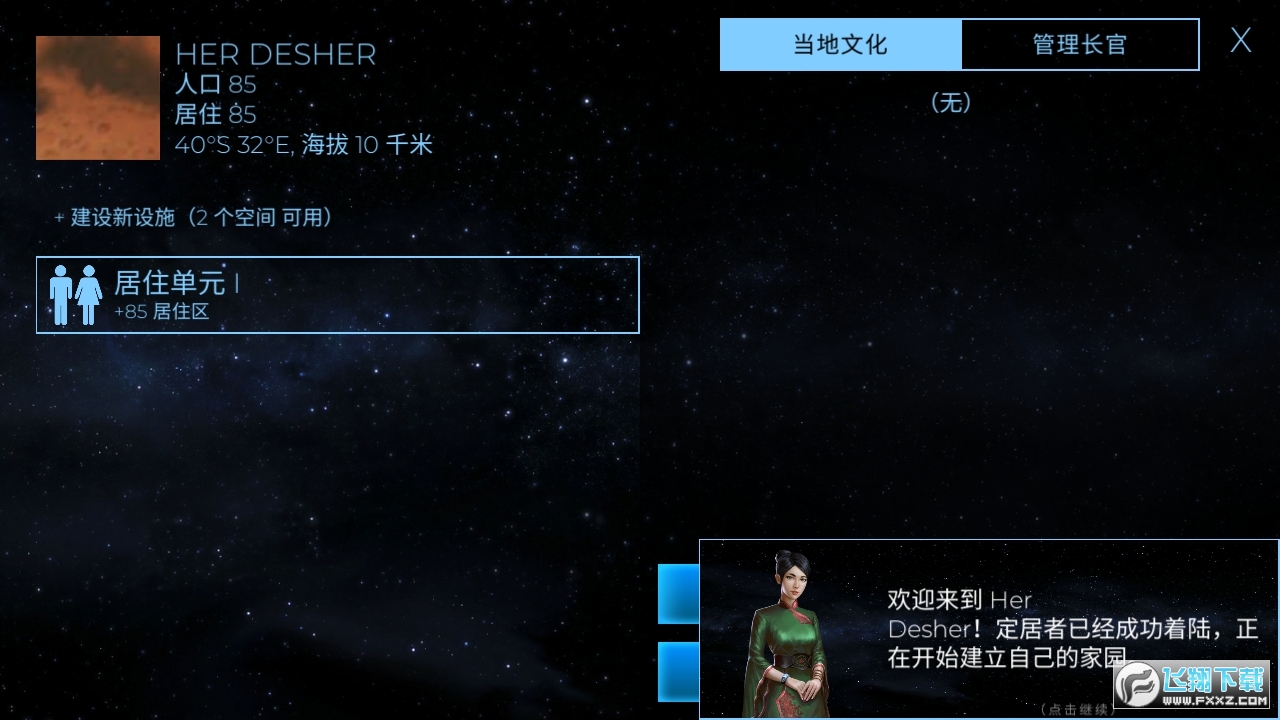1280x720 pixels.
Task: Switch to the 管理长官 tab
Action: [x=1079, y=44]
